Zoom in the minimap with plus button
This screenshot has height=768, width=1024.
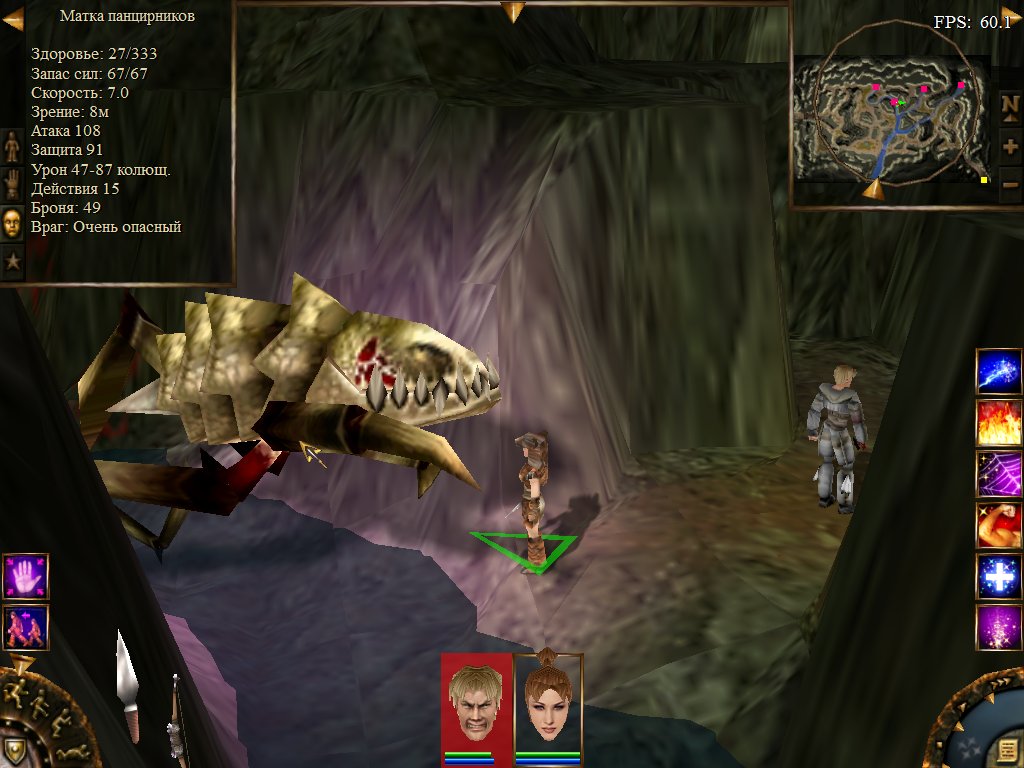click(1010, 147)
